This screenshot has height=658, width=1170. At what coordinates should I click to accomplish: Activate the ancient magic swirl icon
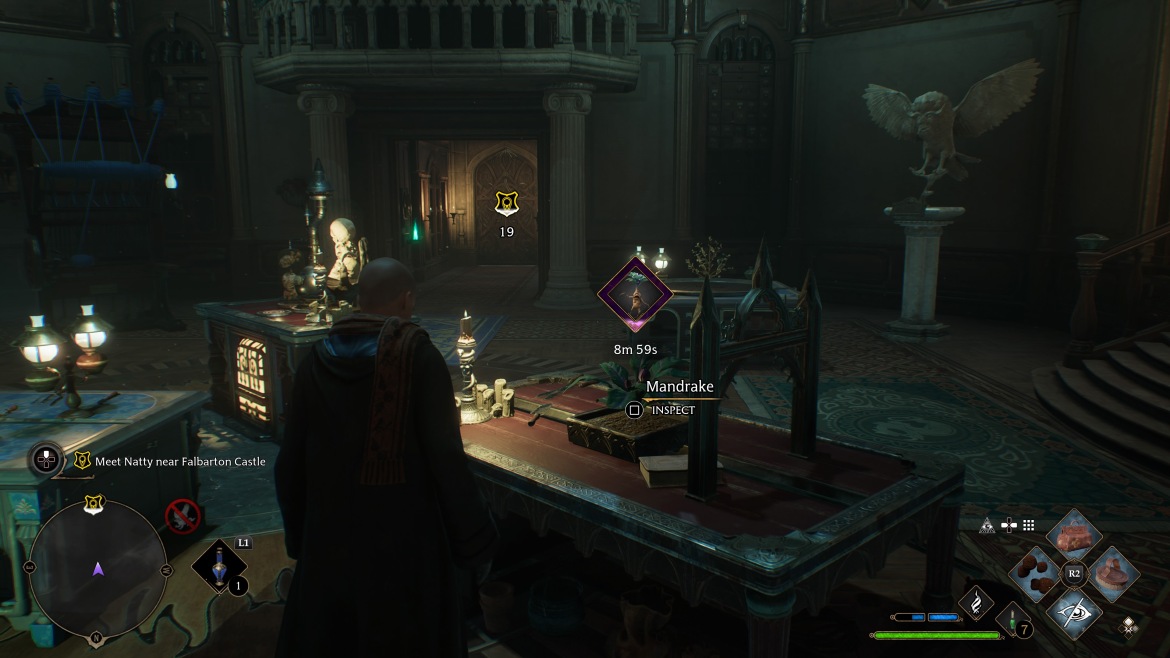point(975,601)
